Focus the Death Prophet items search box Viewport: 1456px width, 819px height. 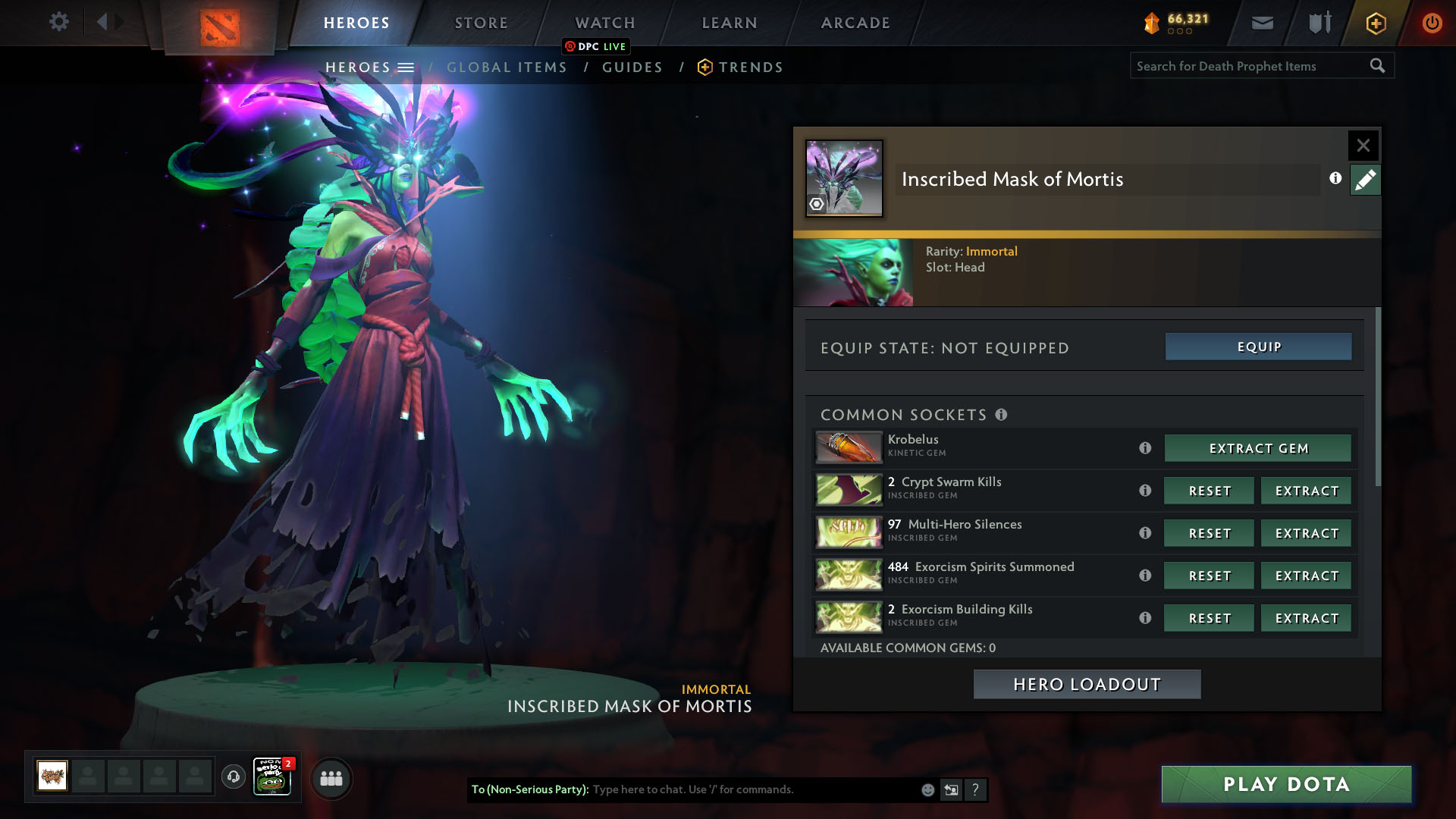point(1251,66)
